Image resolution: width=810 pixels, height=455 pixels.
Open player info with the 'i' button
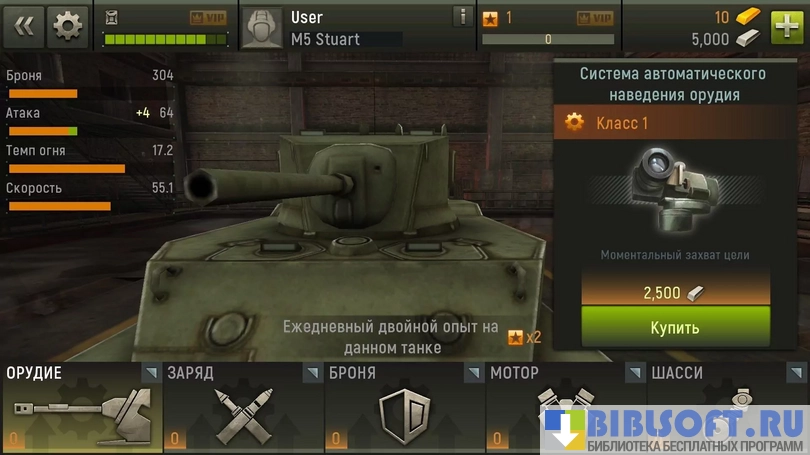(461, 17)
